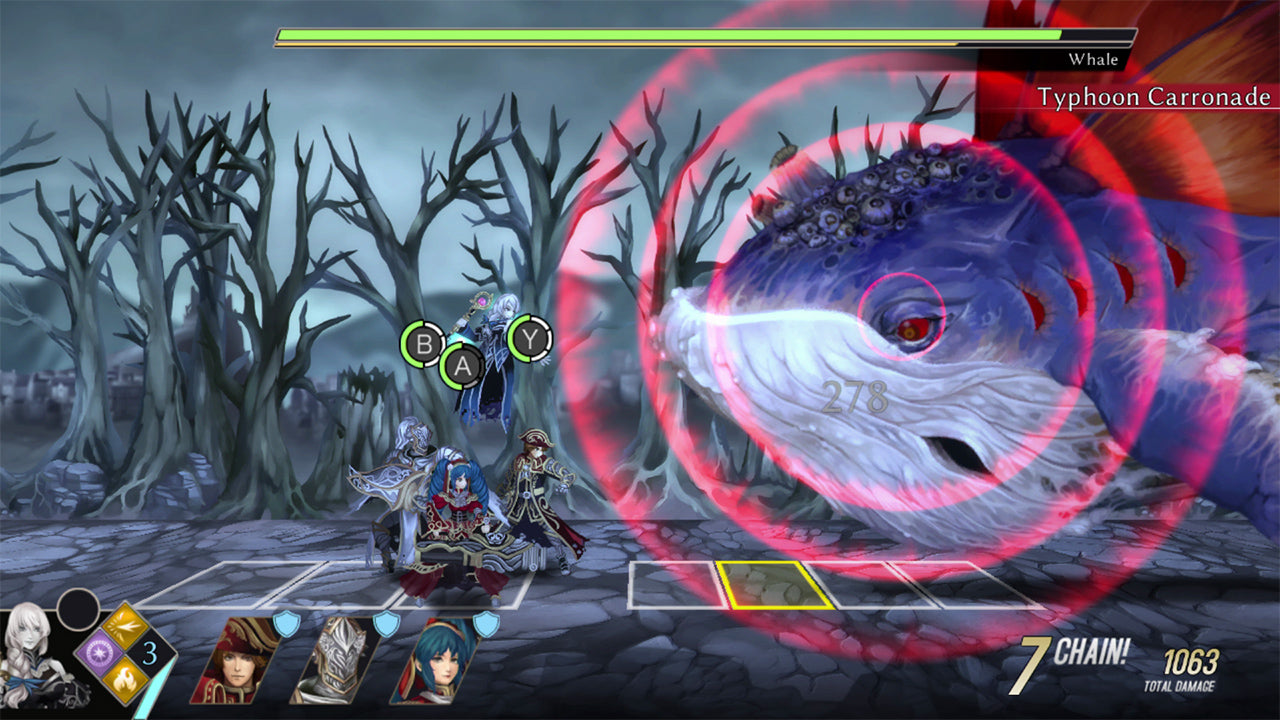Click the purple star magic icon

(98, 653)
